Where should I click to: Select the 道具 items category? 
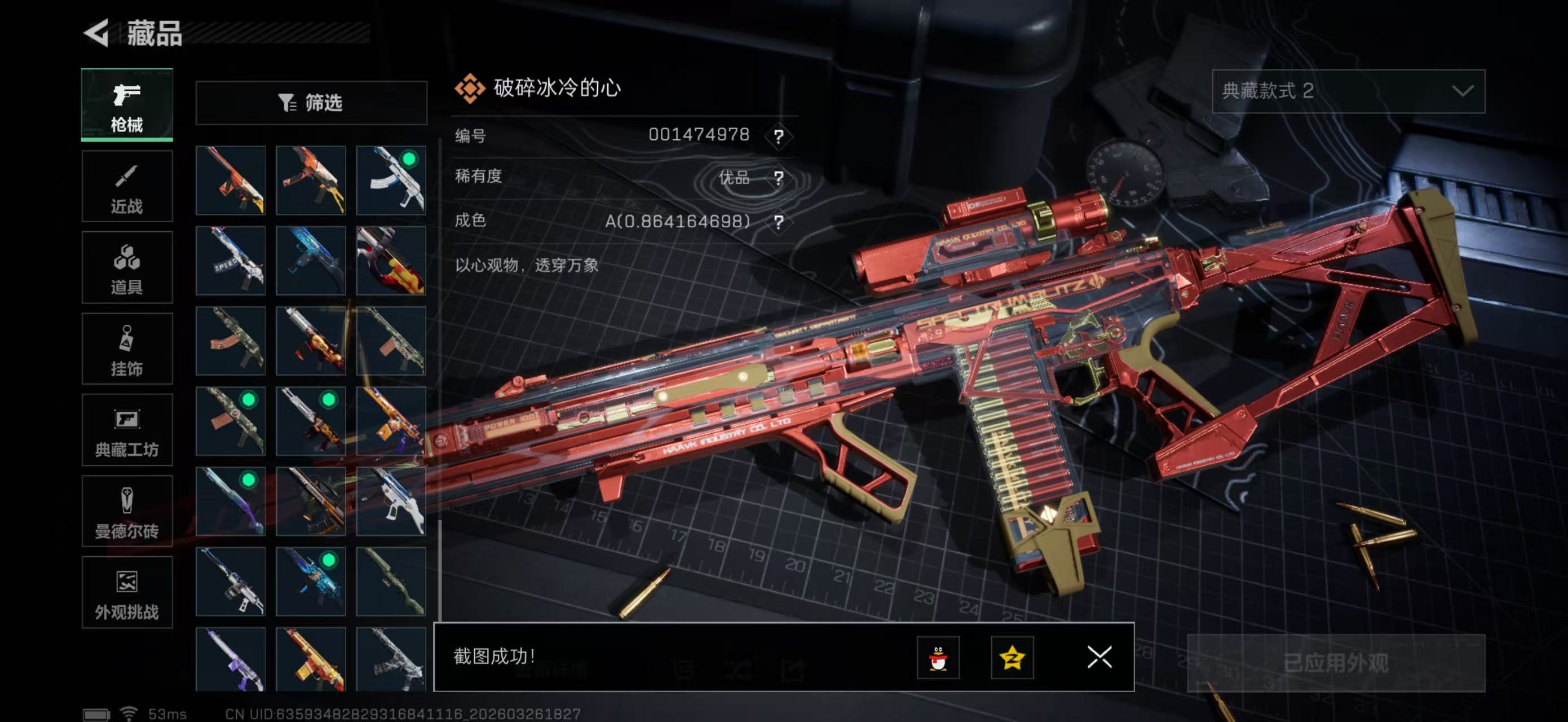tap(127, 267)
